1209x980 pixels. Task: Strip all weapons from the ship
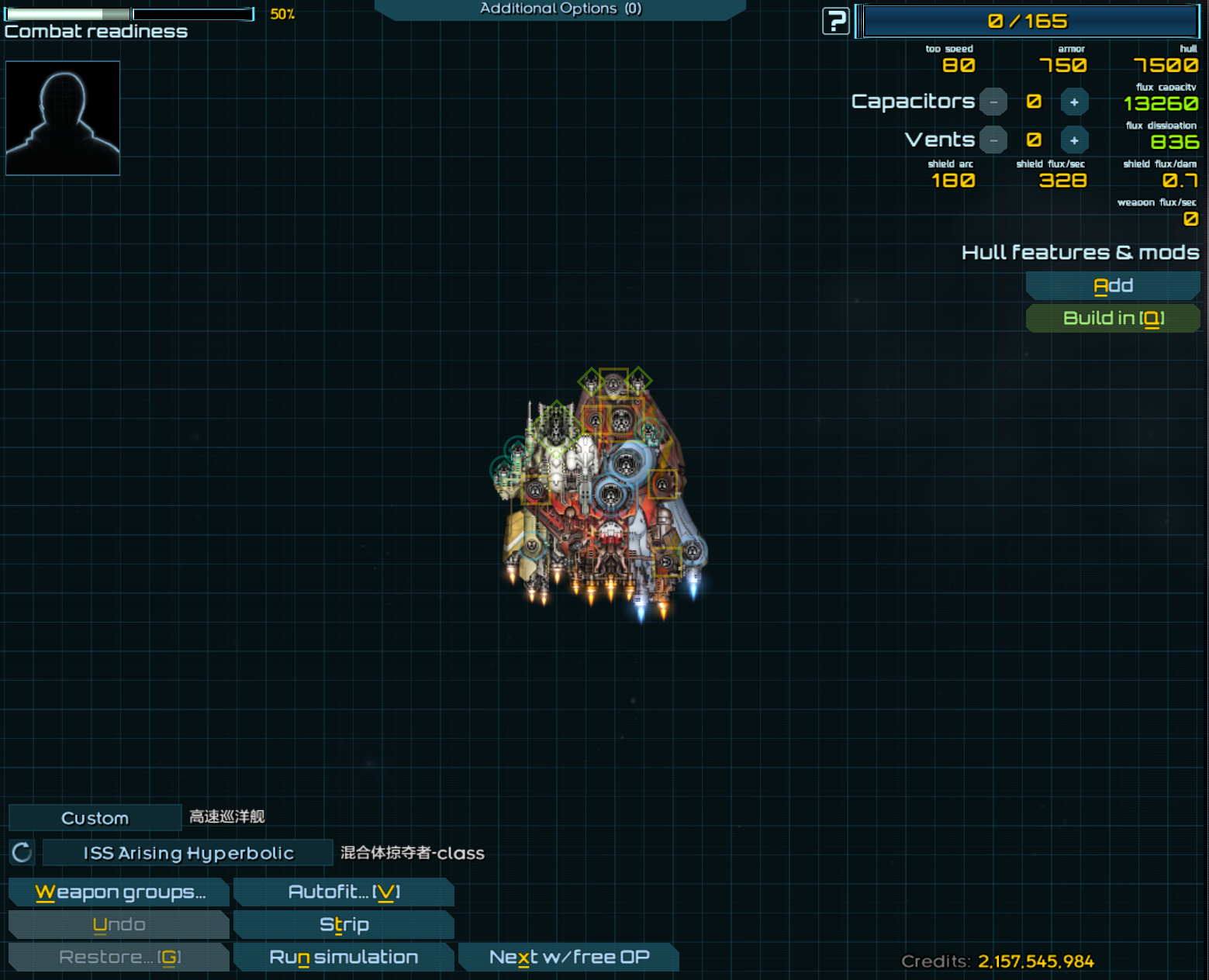click(x=344, y=925)
